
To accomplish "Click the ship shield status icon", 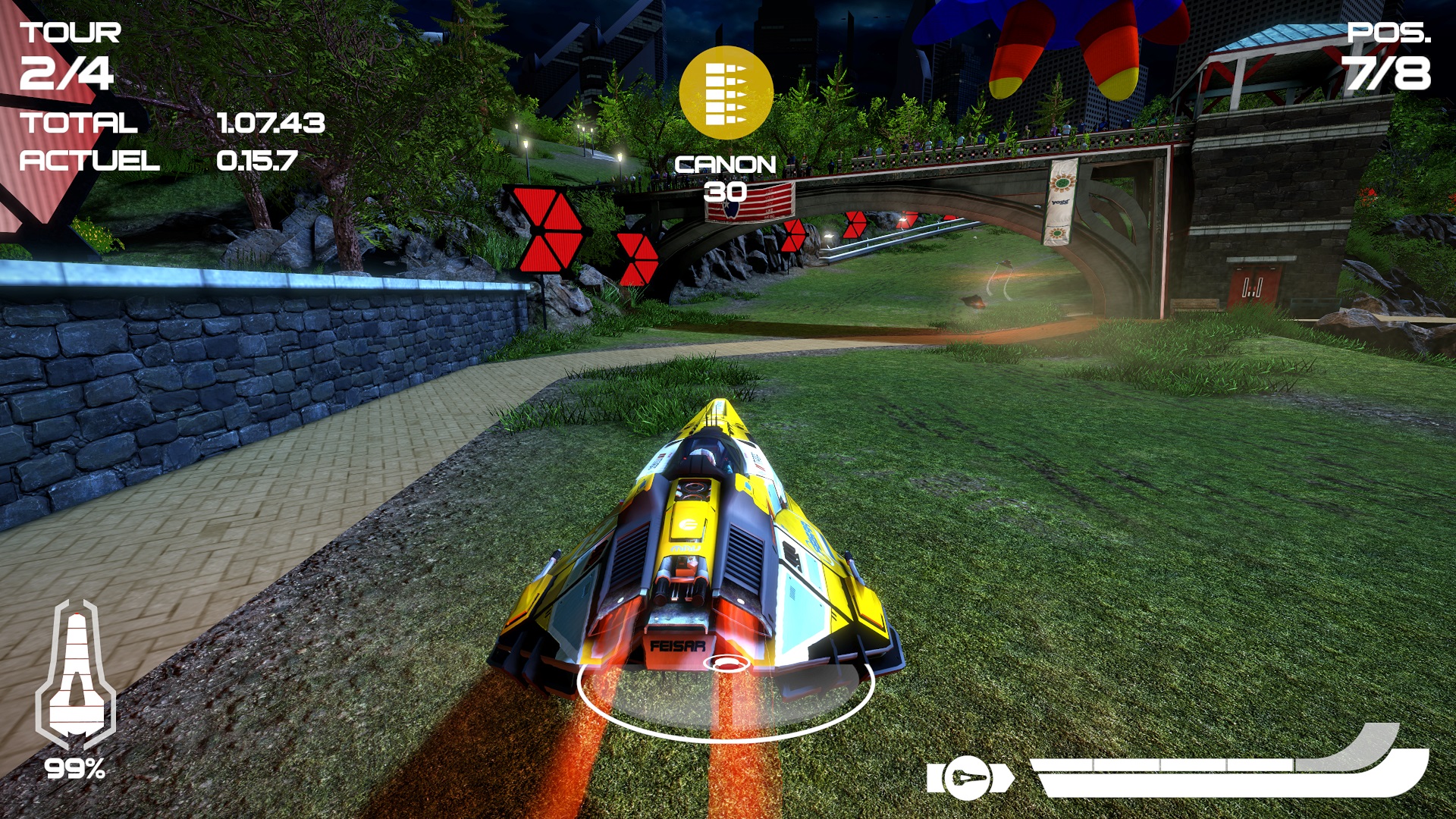I will (x=76, y=675).
